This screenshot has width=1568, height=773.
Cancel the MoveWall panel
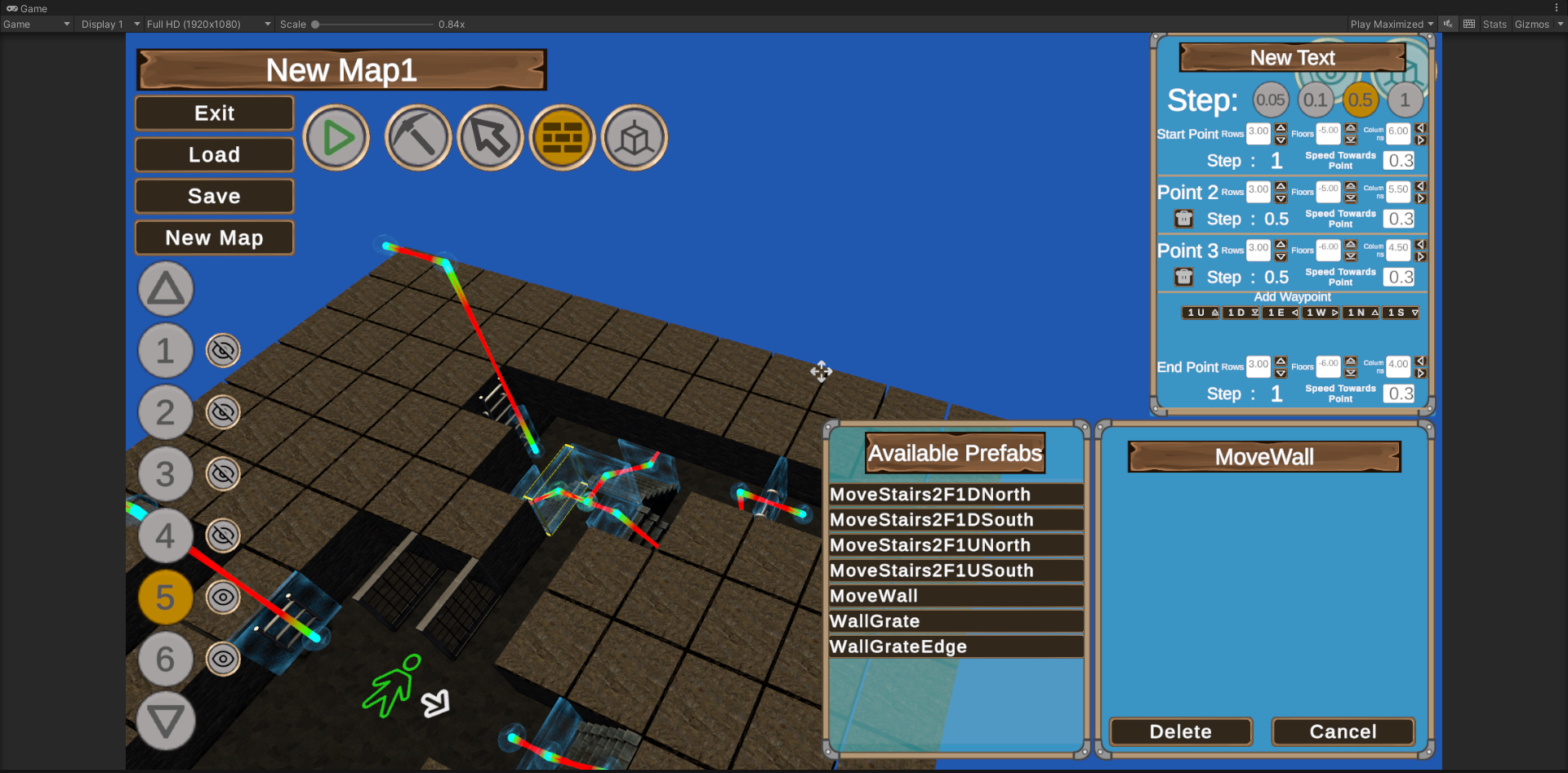coord(1343,732)
